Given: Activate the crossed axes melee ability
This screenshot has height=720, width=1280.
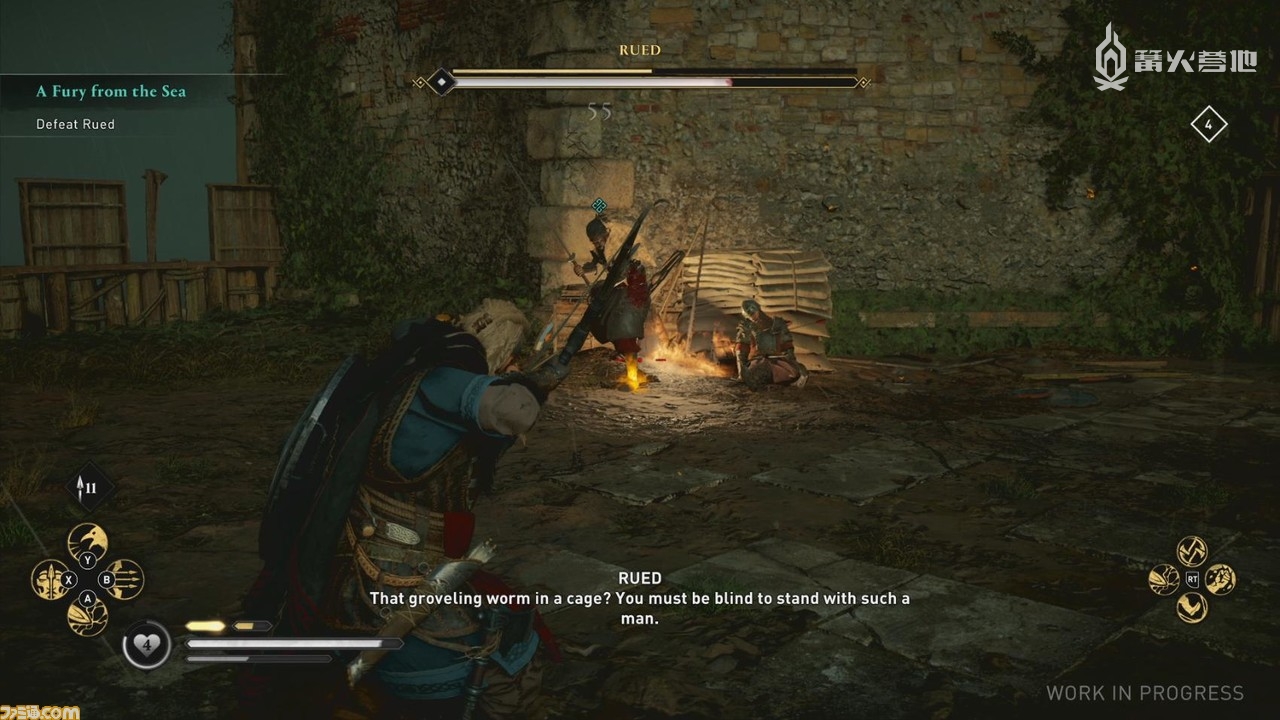Looking at the screenshot, I should click(x=1192, y=551).
